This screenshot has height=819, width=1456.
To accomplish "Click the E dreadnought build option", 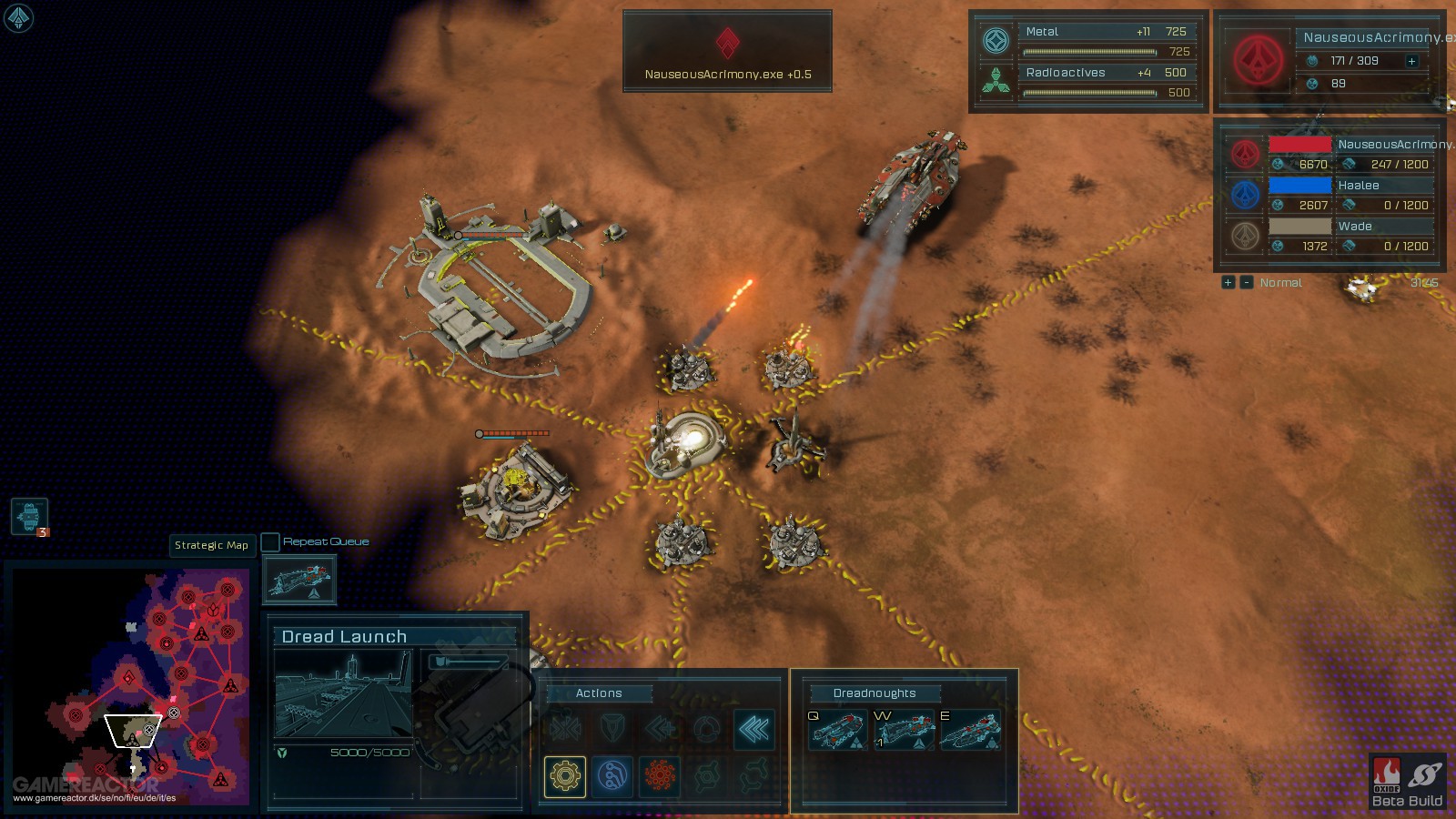I will pos(969,731).
